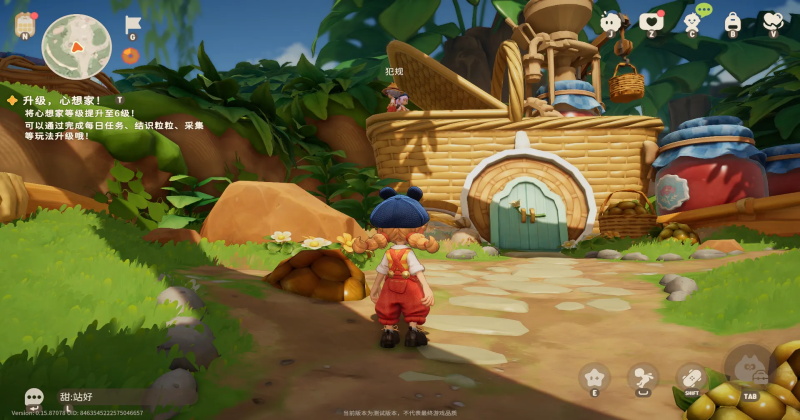Open the character icon with chat bubble

pyautogui.click(x=692, y=20)
